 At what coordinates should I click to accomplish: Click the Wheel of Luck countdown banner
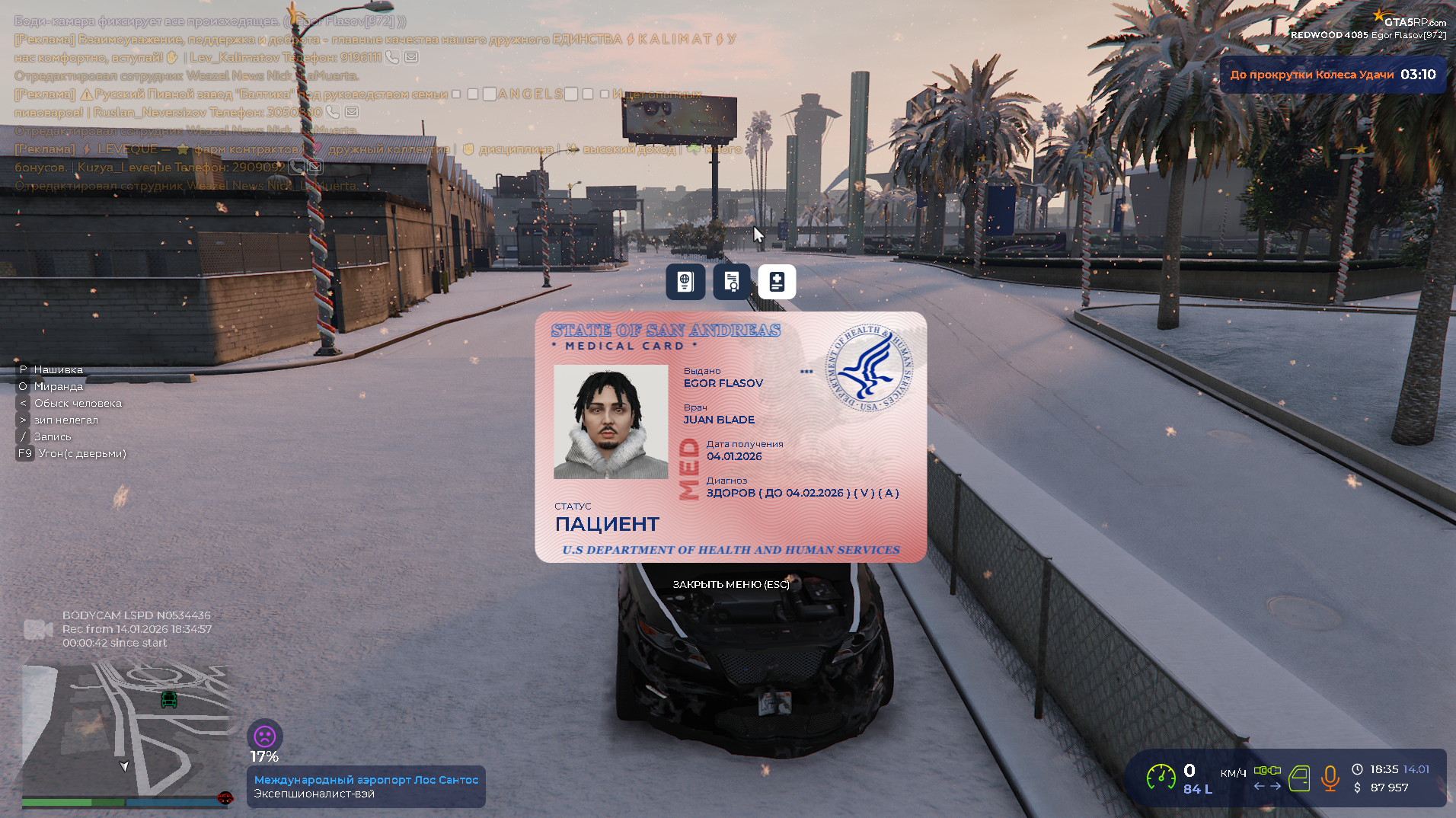pos(1333,75)
